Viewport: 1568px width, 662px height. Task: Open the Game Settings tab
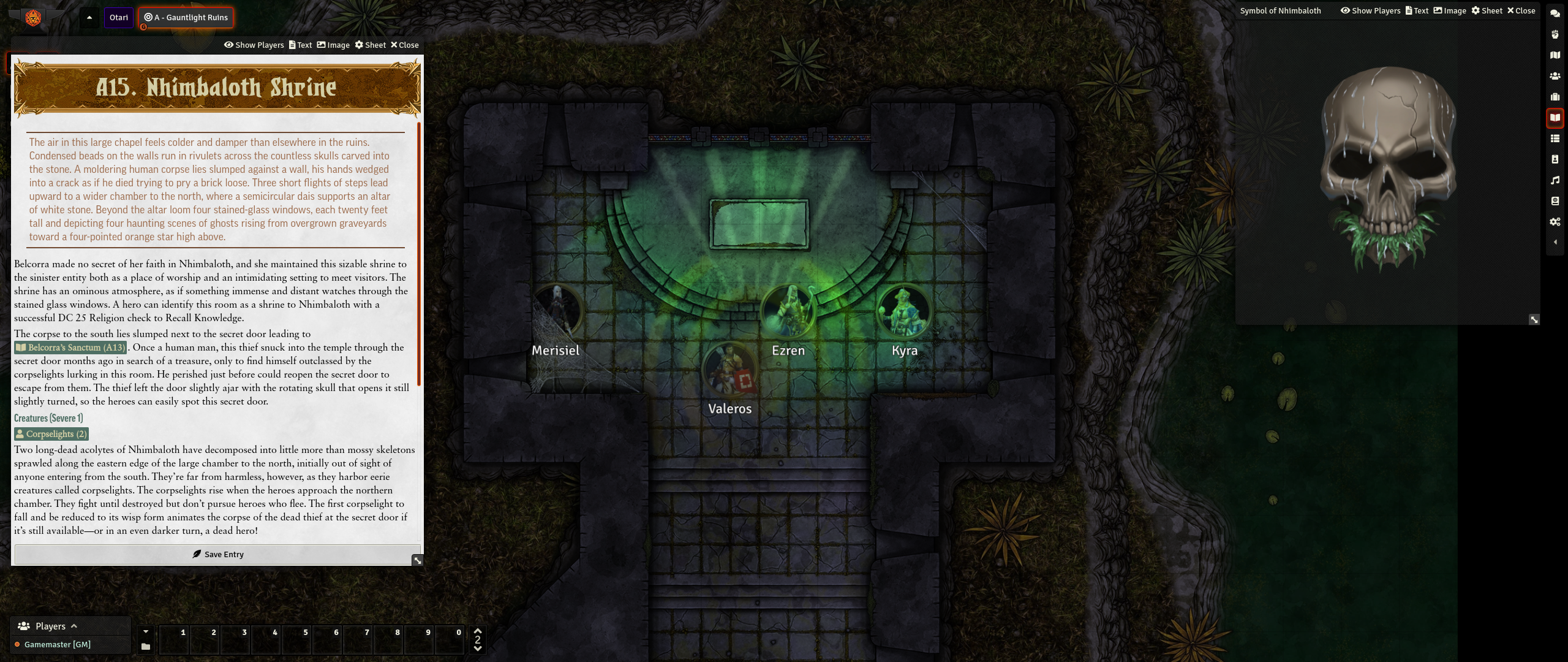1556,222
